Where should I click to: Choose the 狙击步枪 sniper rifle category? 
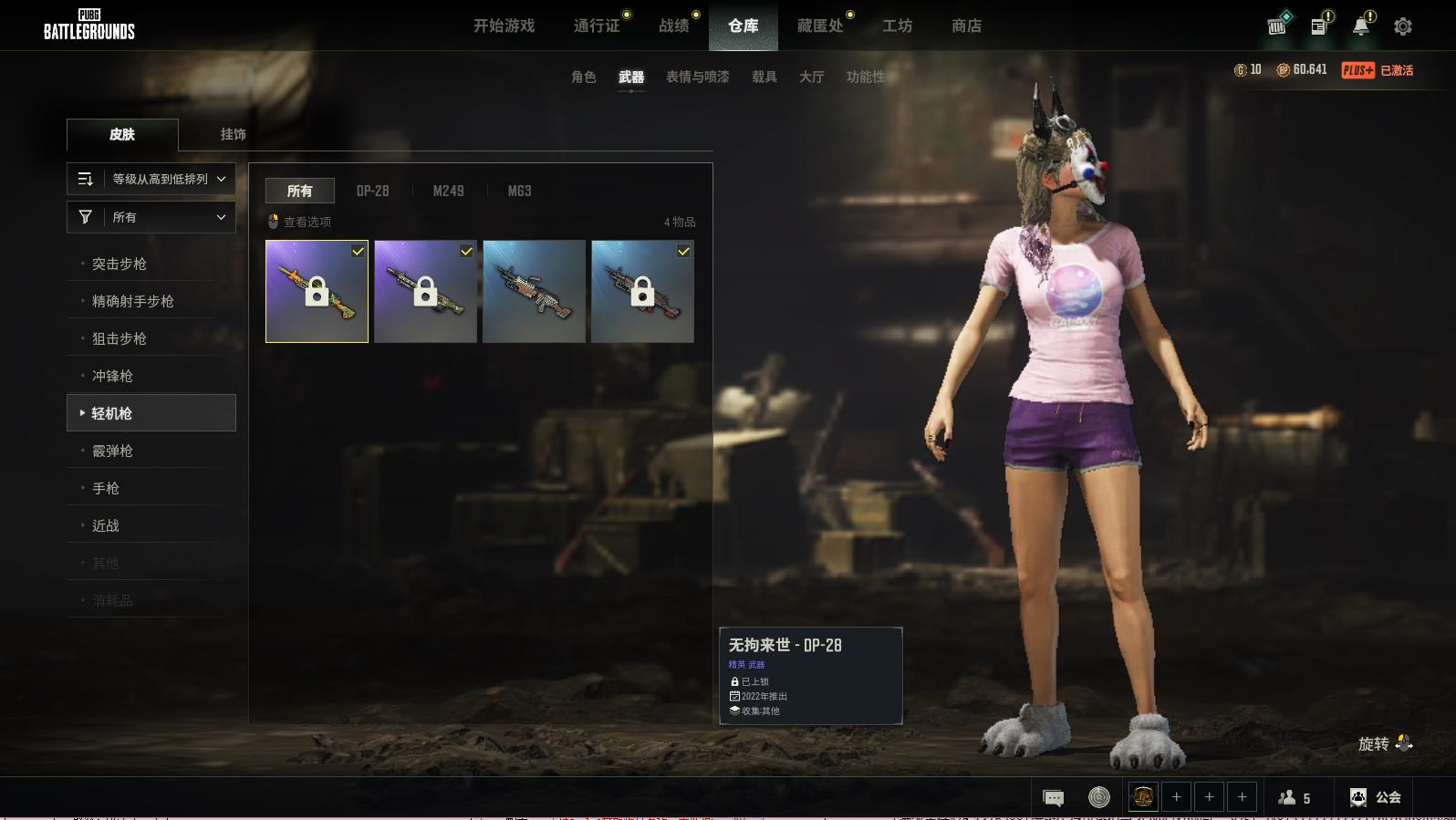[120, 338]
